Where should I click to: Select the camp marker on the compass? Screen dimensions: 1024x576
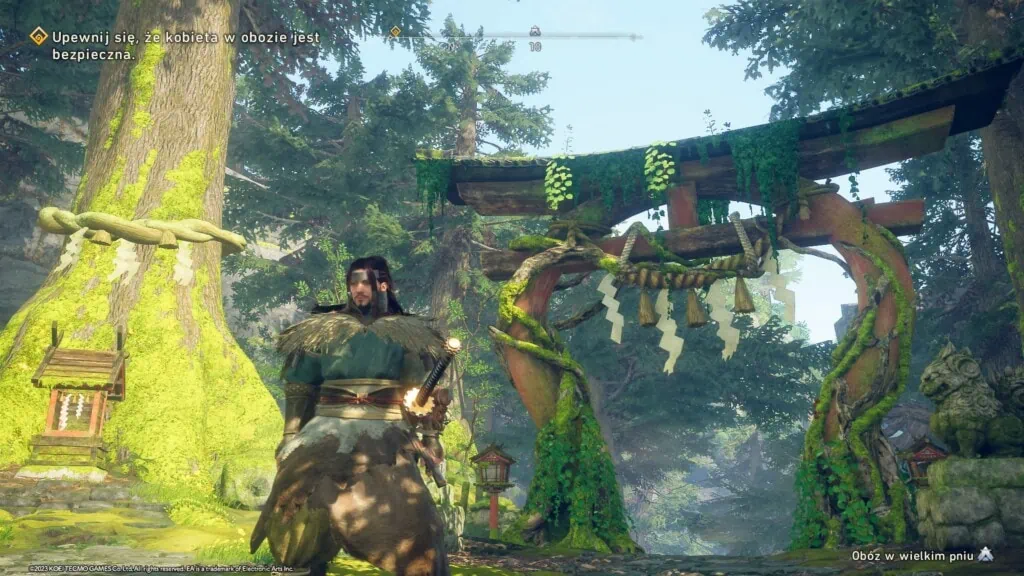[x=535, y=31]
